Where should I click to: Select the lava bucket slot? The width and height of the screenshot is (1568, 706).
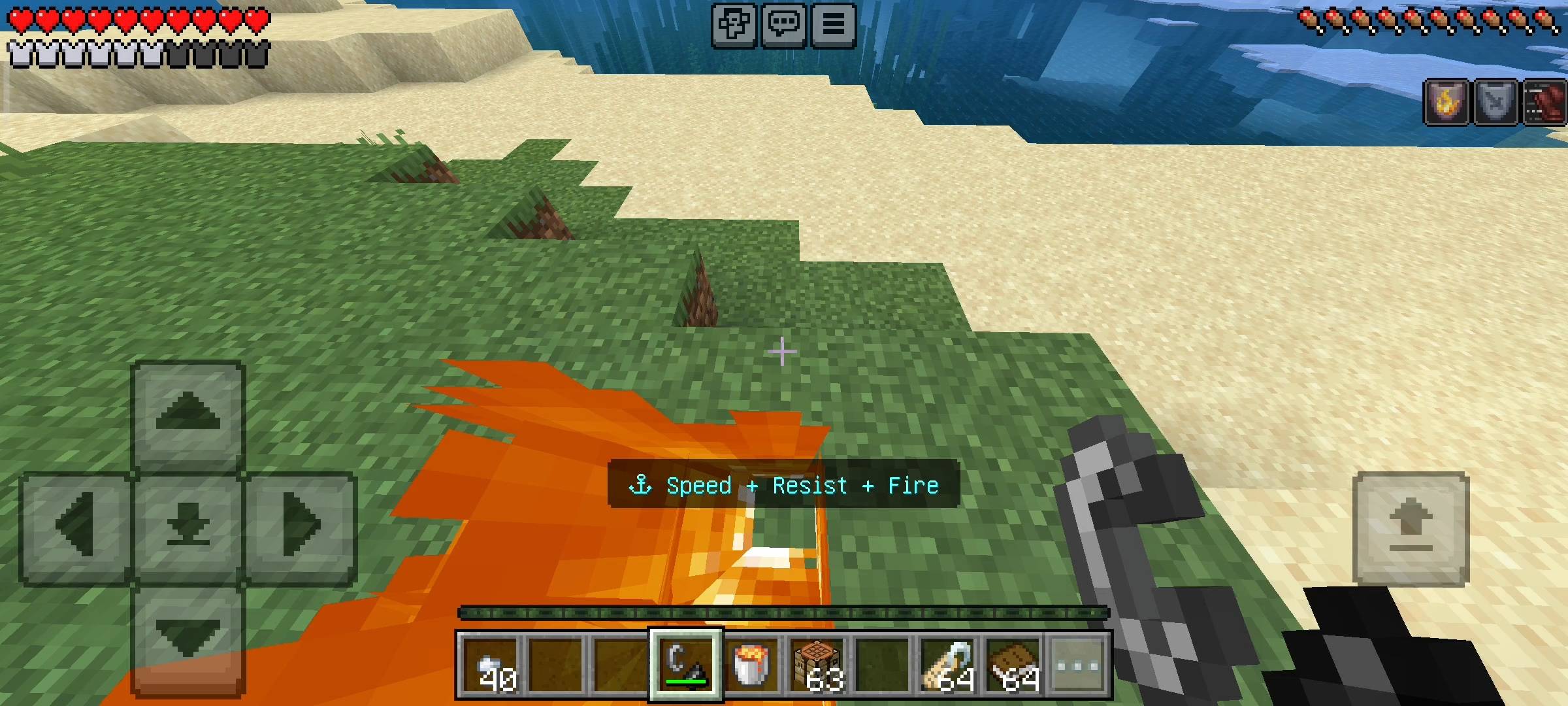(x=751, y=665)
